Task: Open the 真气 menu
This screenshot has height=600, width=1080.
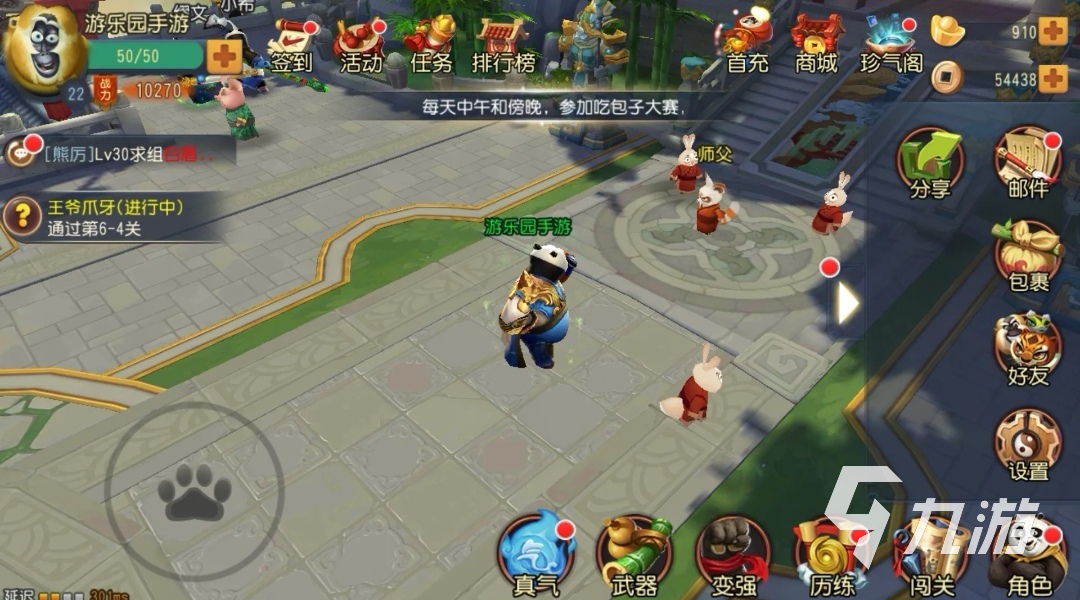Action: pyautogui.click(x=537, y=556)
